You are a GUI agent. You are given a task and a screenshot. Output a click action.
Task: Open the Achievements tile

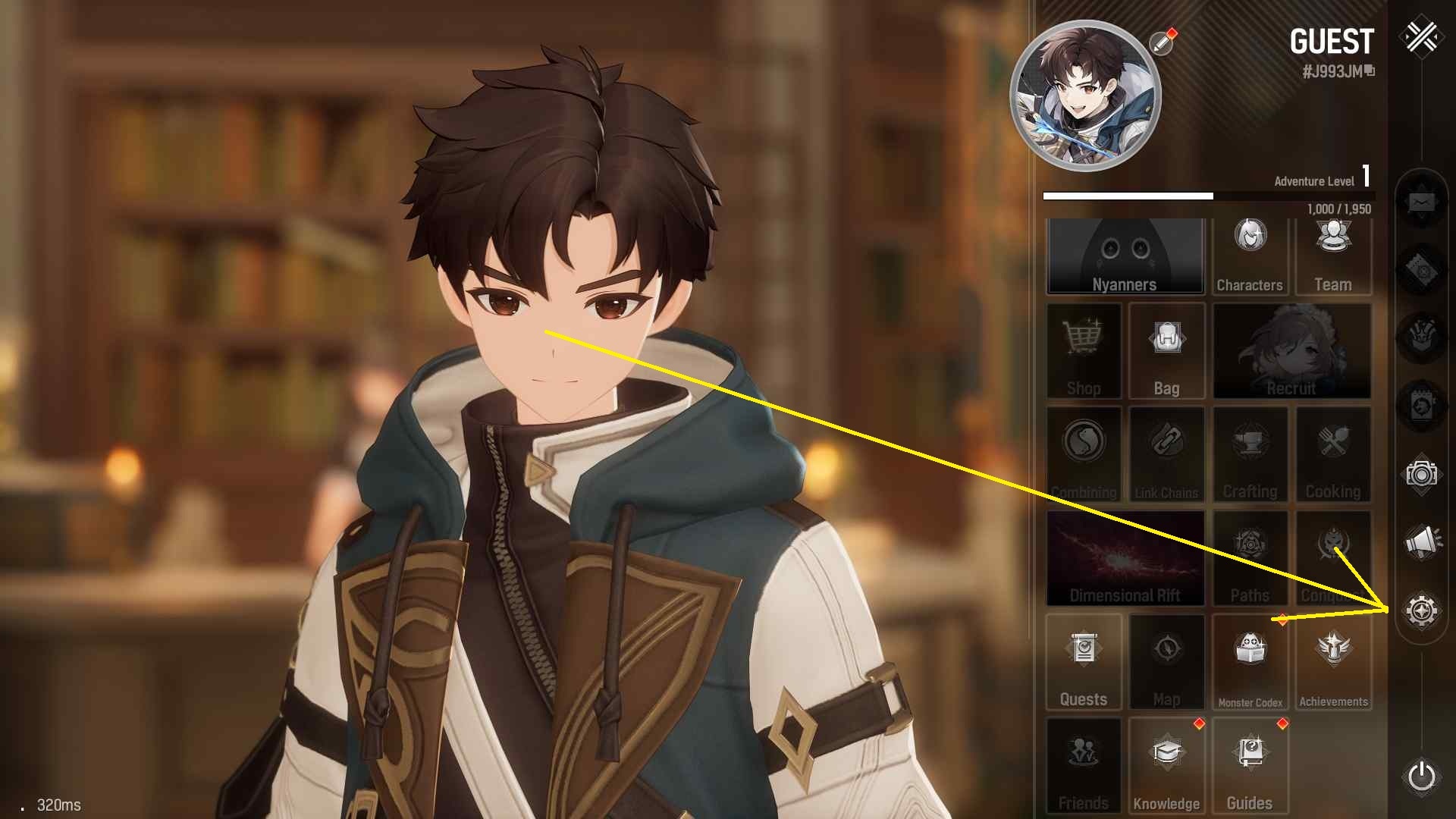(x=1333, y=662)
